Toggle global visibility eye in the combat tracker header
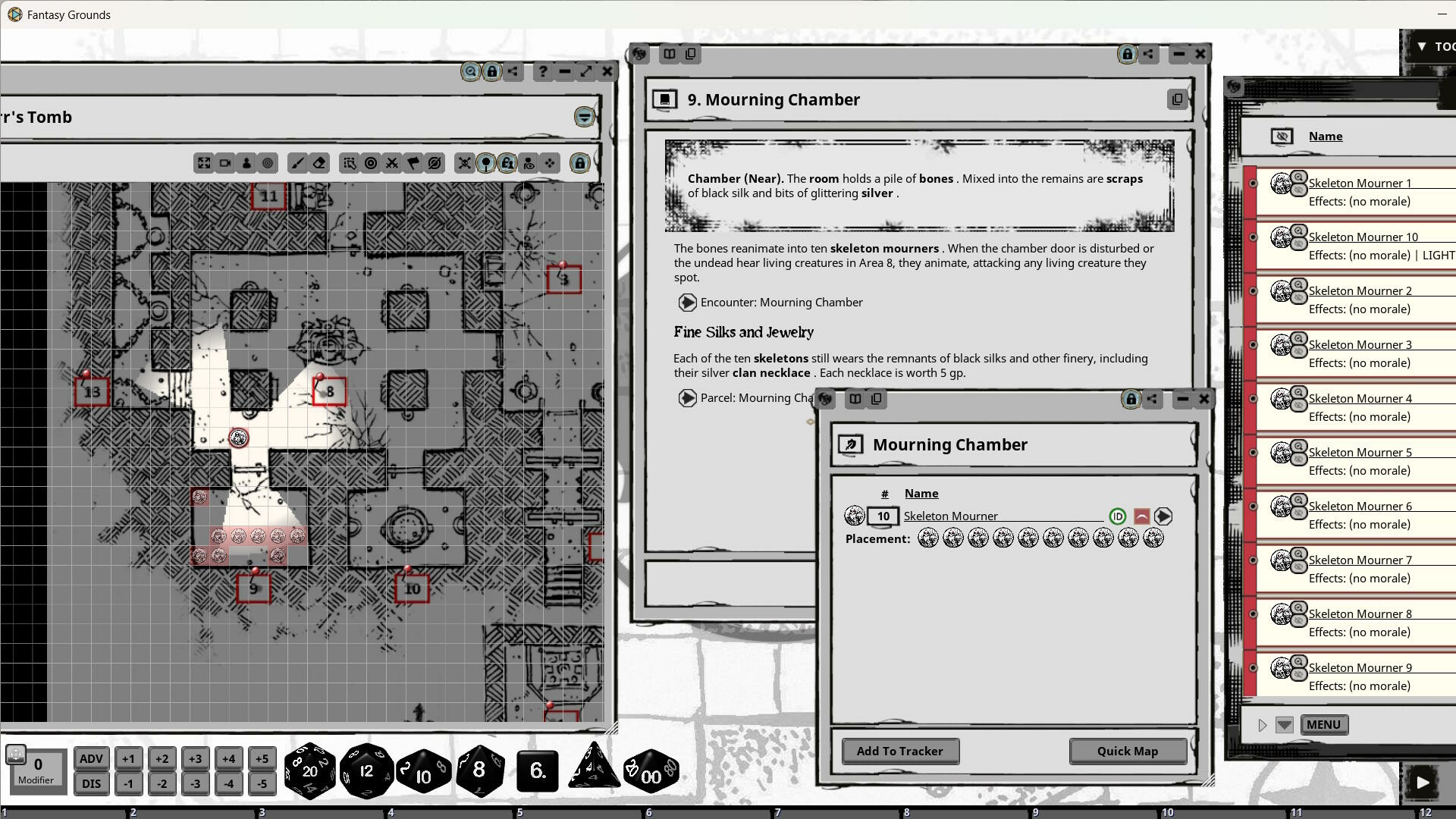 pos(1282,136)
